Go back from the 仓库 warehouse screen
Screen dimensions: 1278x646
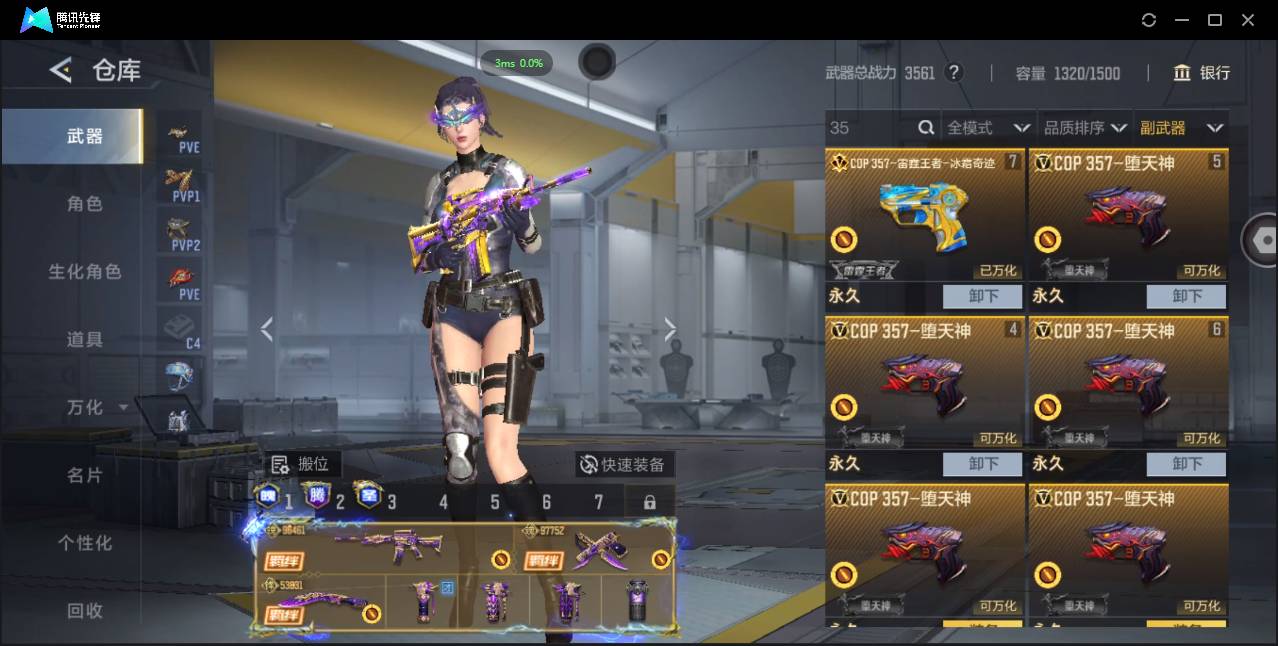coord(61,70)
